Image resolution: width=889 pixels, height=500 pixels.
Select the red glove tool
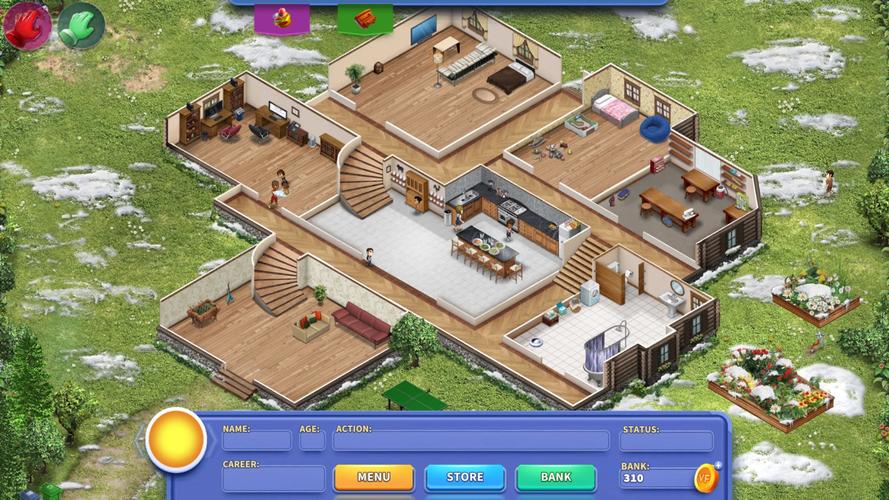26,25
